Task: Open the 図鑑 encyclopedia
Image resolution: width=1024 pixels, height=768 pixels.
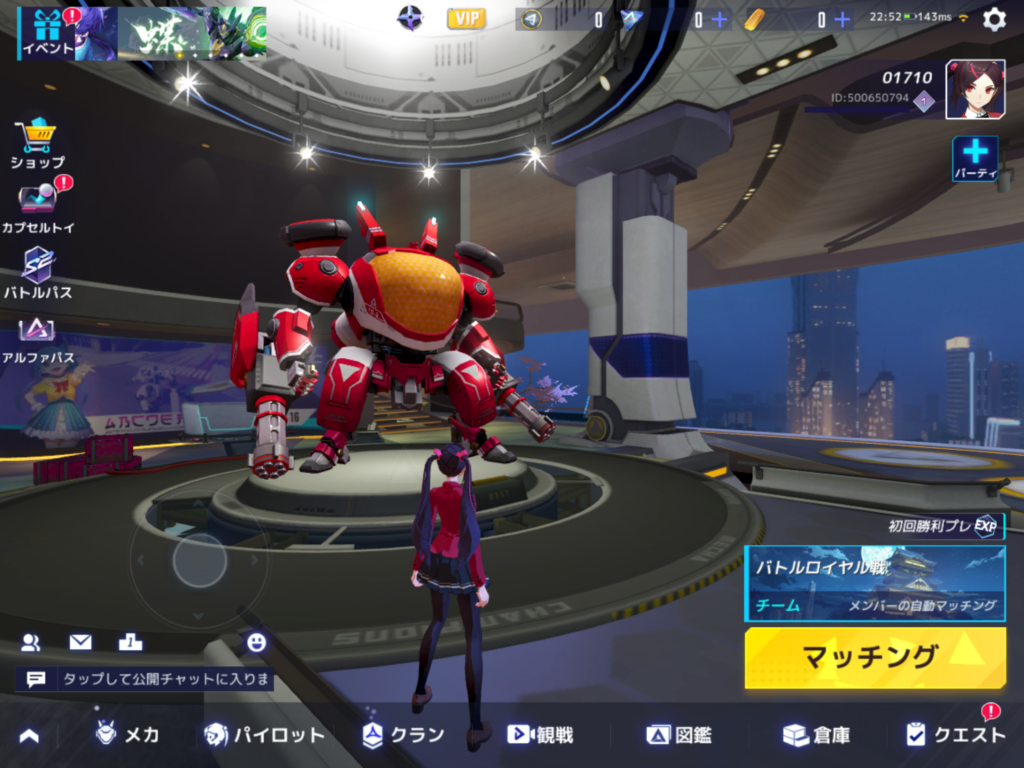Action: point(679,735)
